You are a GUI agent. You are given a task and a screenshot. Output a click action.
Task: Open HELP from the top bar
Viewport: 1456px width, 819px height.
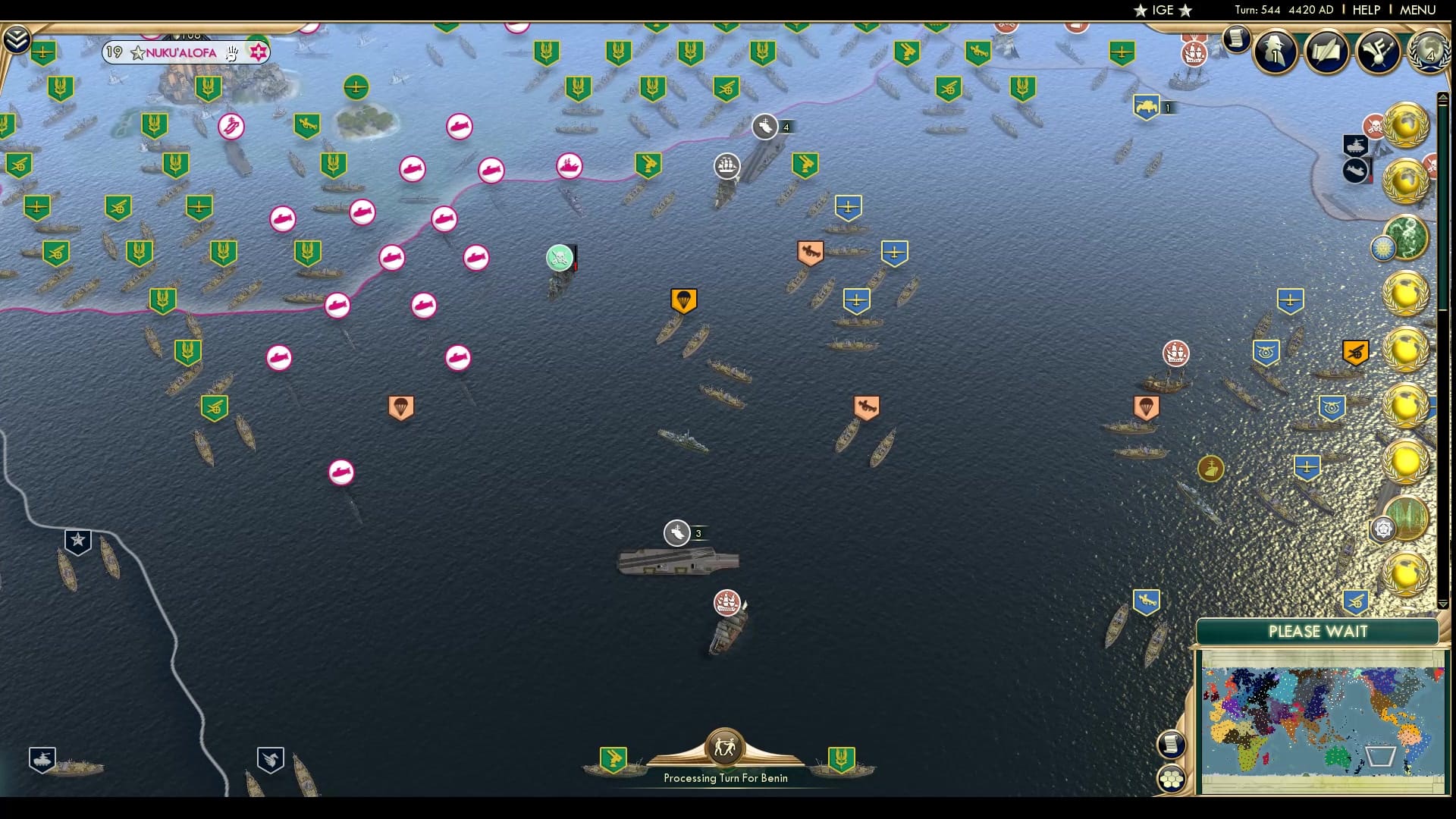(x=1365, y=10)
